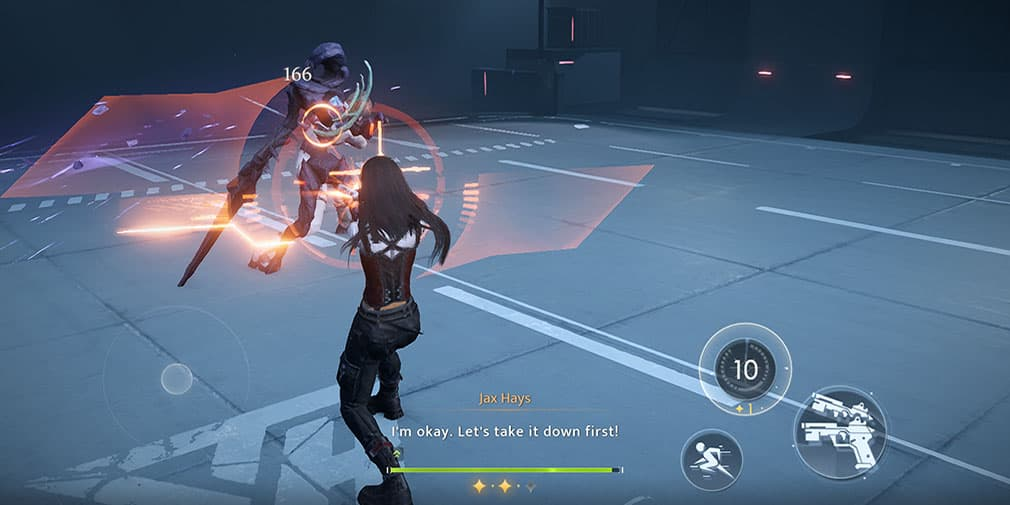The width and height of the screenshot is (1010, 505).
Task: Tap the virtual movement joystick
Action: pos(176,378)
